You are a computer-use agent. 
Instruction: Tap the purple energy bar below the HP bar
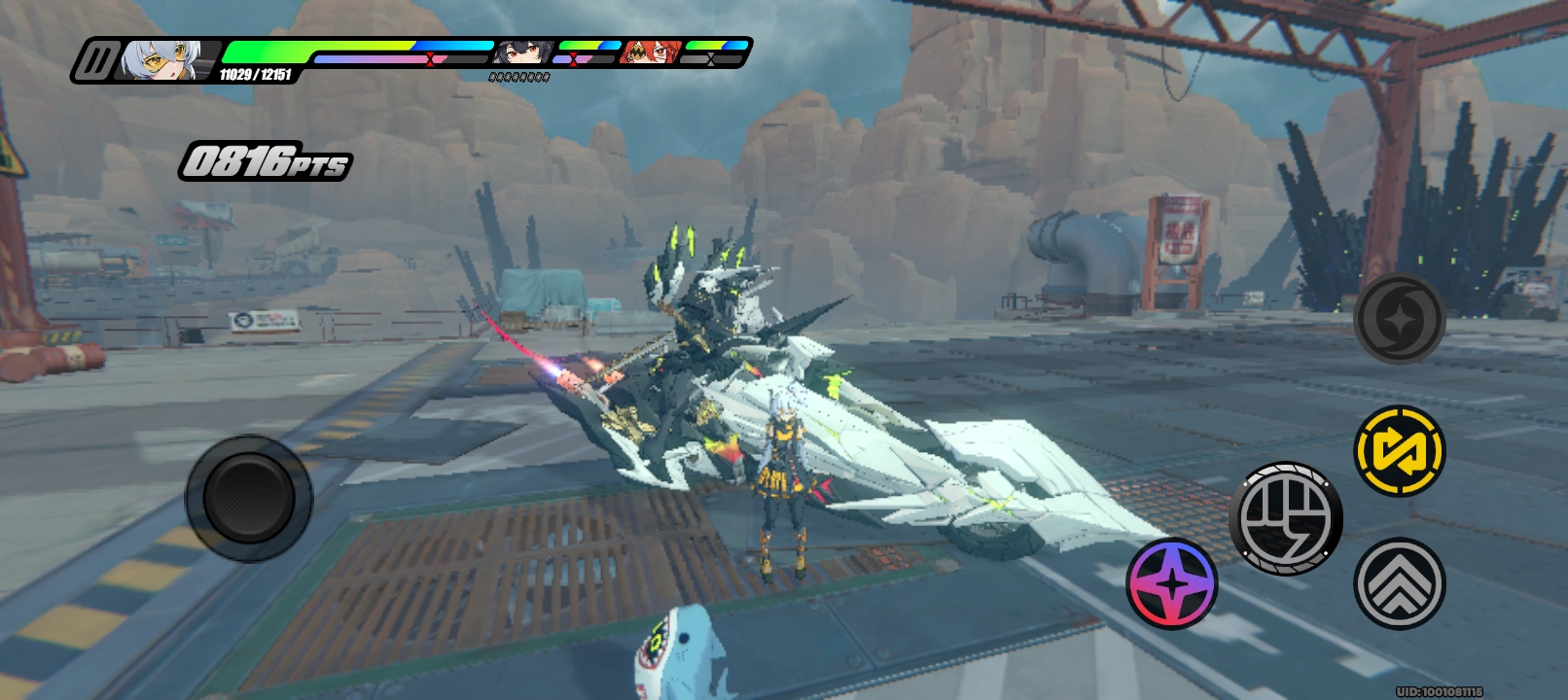tap(370, 58)
